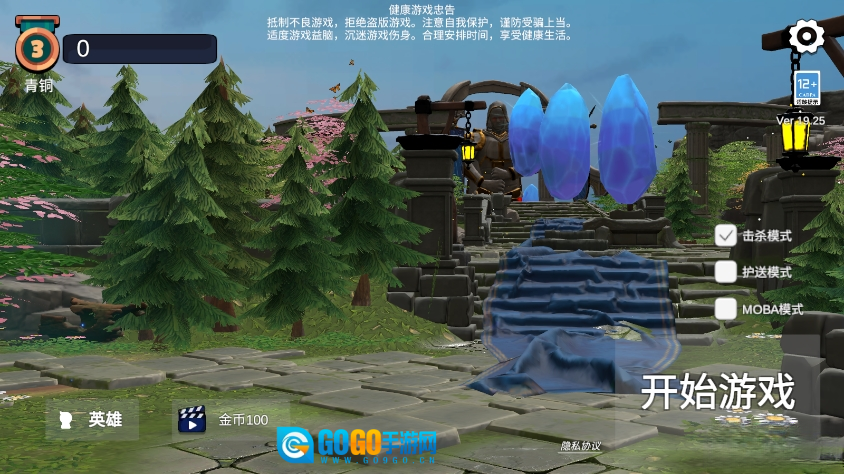The width and height of the screenshot is (844, 474).
Task: Open the 隐私协议 privacy agreement
Action: click(581, 446)
